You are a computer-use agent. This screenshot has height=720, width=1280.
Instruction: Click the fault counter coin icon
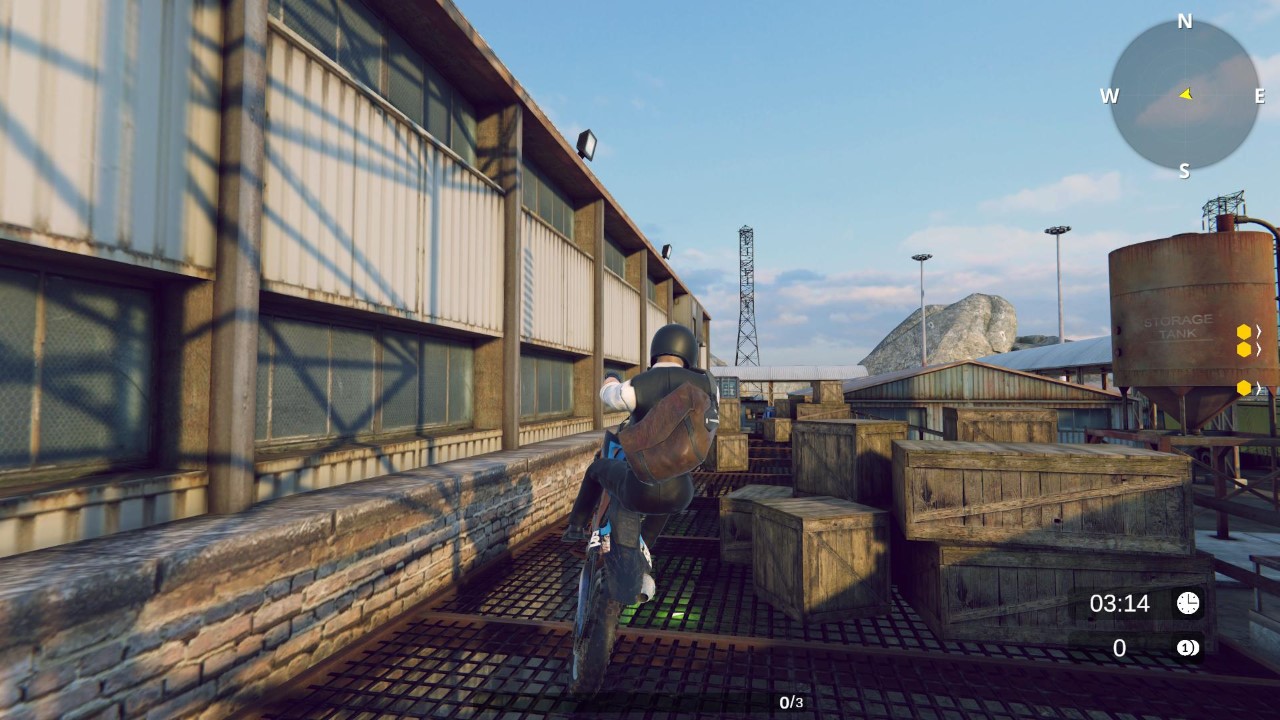click(1187, 648)
